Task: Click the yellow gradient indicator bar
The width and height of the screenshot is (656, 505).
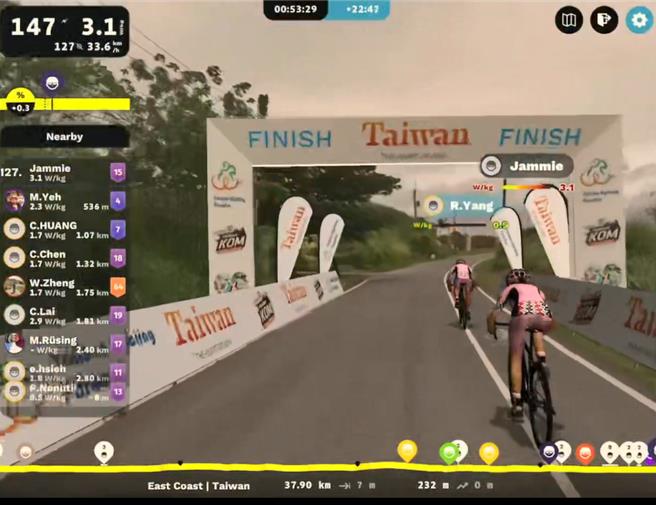Action: (x=80, y=104)
